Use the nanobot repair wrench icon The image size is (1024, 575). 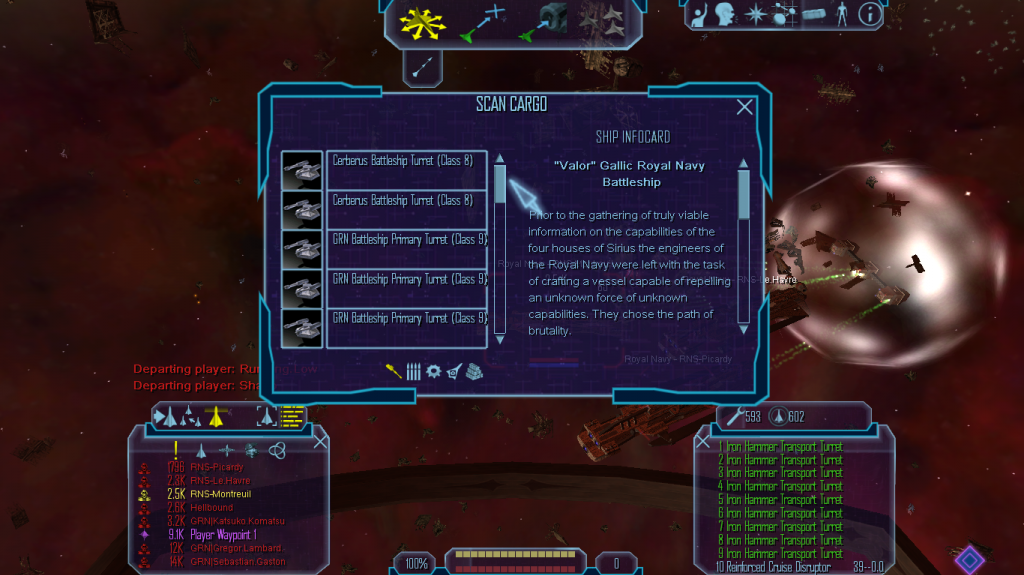click(x=735, y=416)
